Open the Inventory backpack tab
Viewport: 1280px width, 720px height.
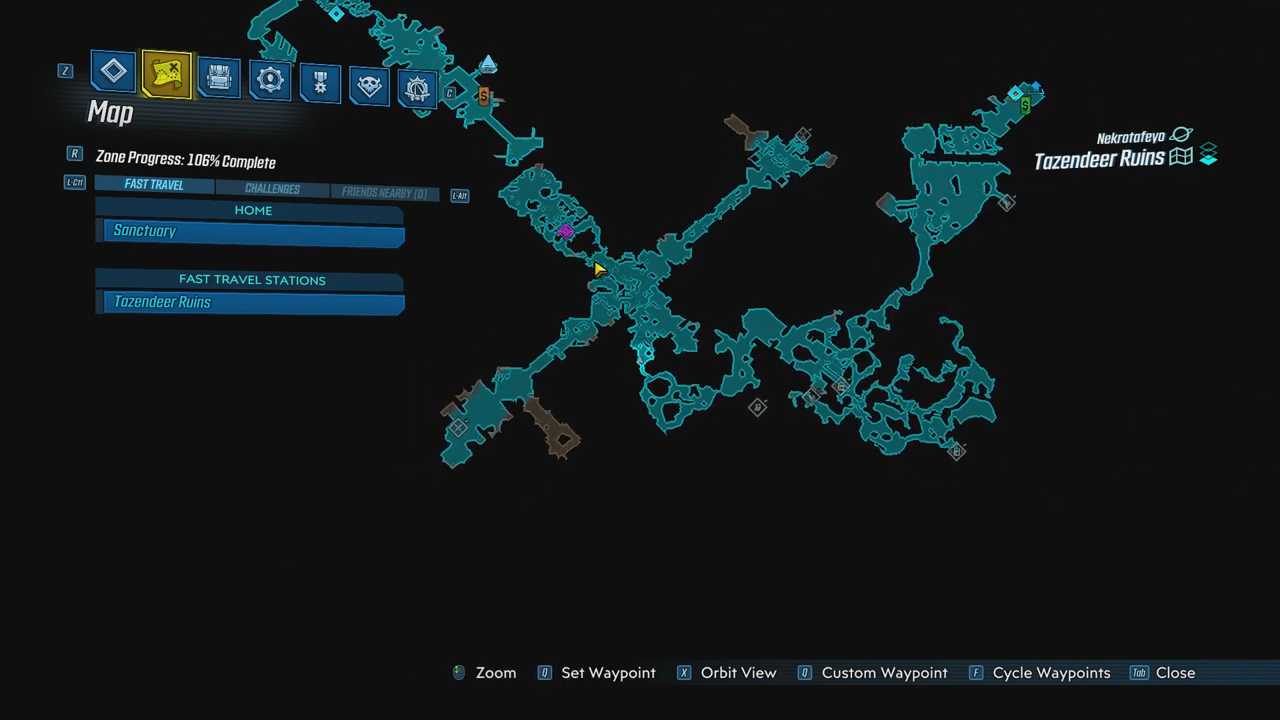(218, 78)
